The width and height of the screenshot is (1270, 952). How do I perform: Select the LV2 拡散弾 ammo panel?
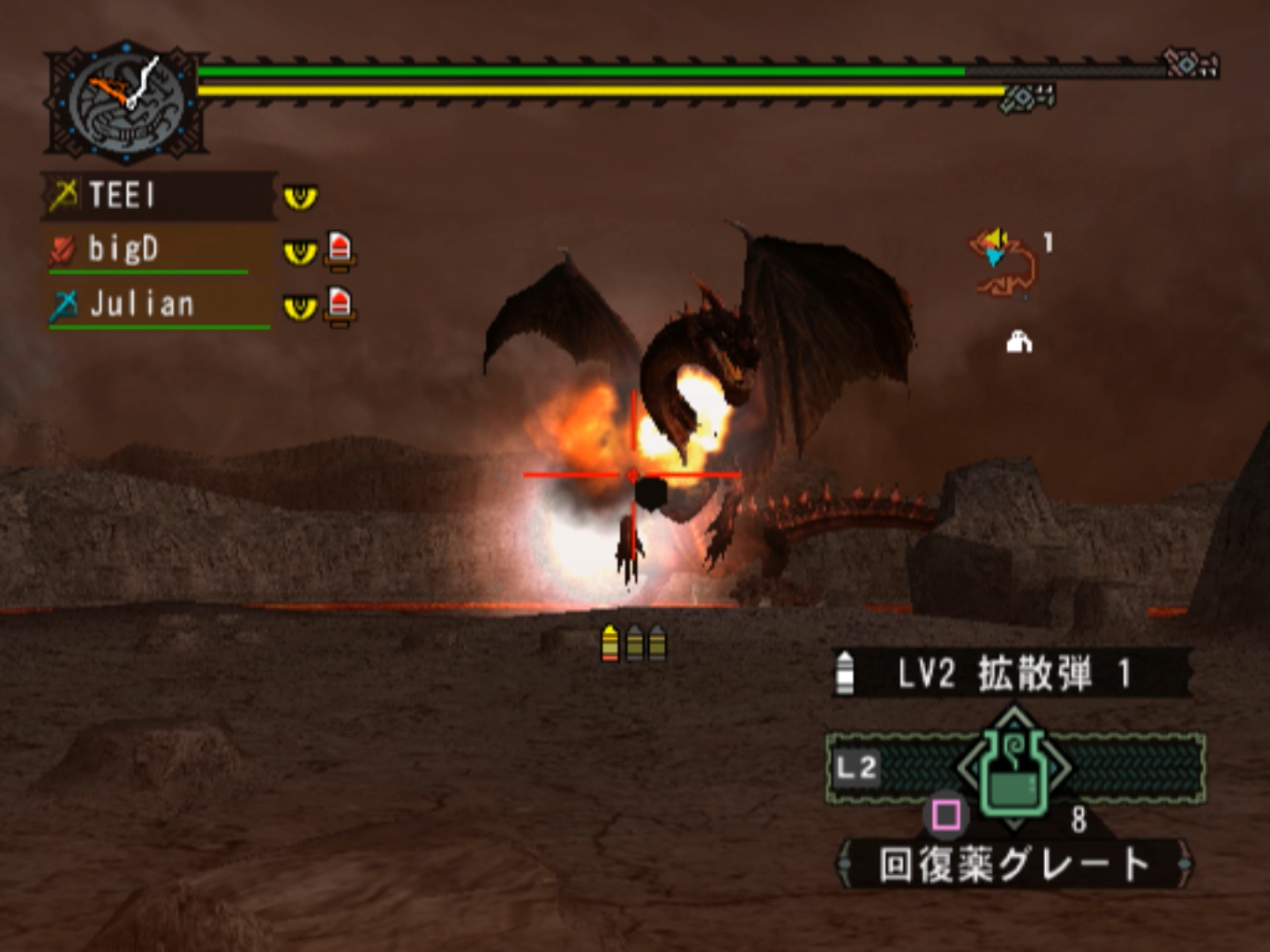click(1012, 674)
